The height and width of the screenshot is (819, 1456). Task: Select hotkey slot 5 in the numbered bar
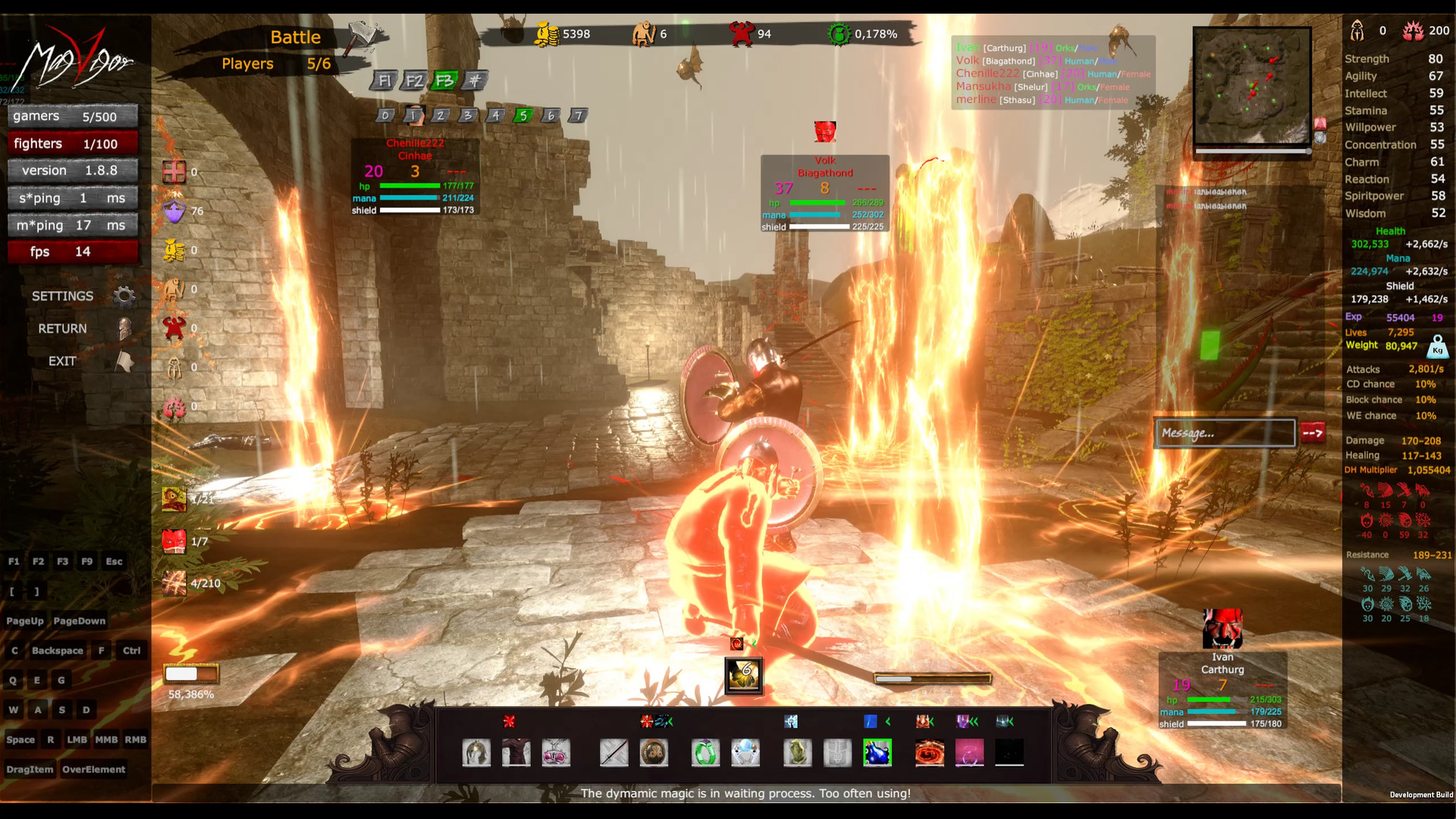click(x=522, y=115)
